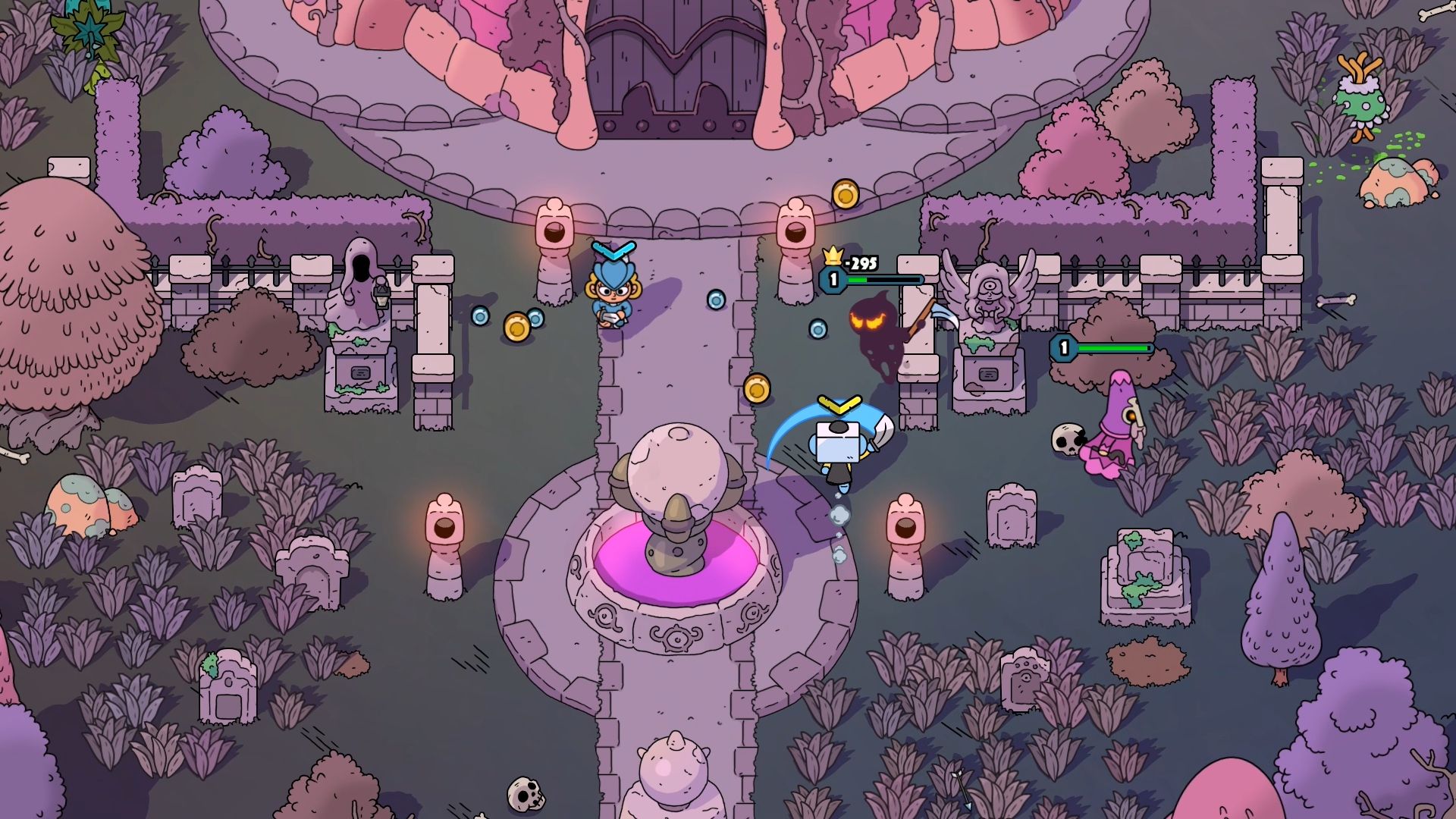Open the large wooden door at the top
1456x819 pixels.
(x=675, y=61)
